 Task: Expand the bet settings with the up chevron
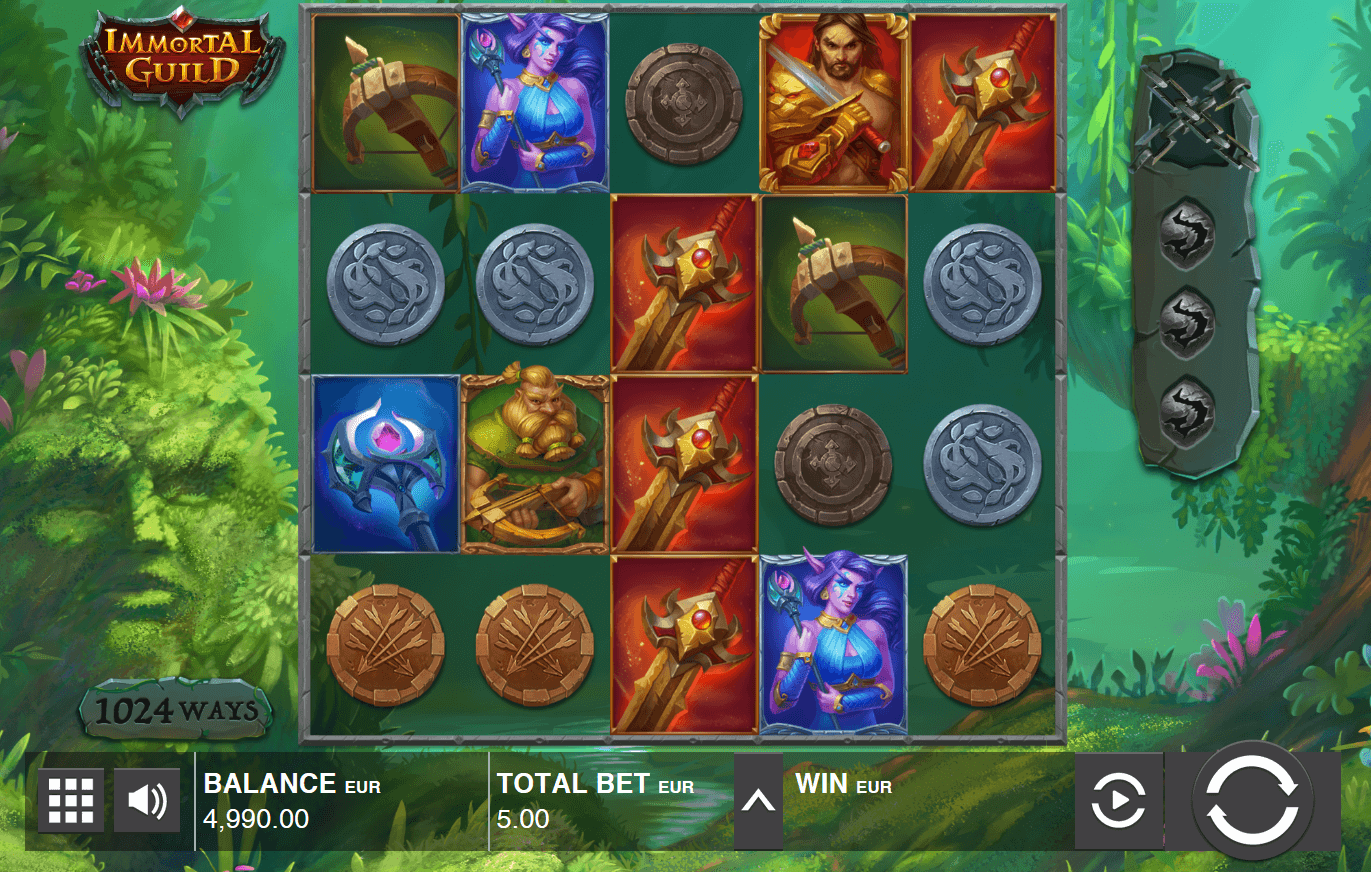[x=759, y=800]
